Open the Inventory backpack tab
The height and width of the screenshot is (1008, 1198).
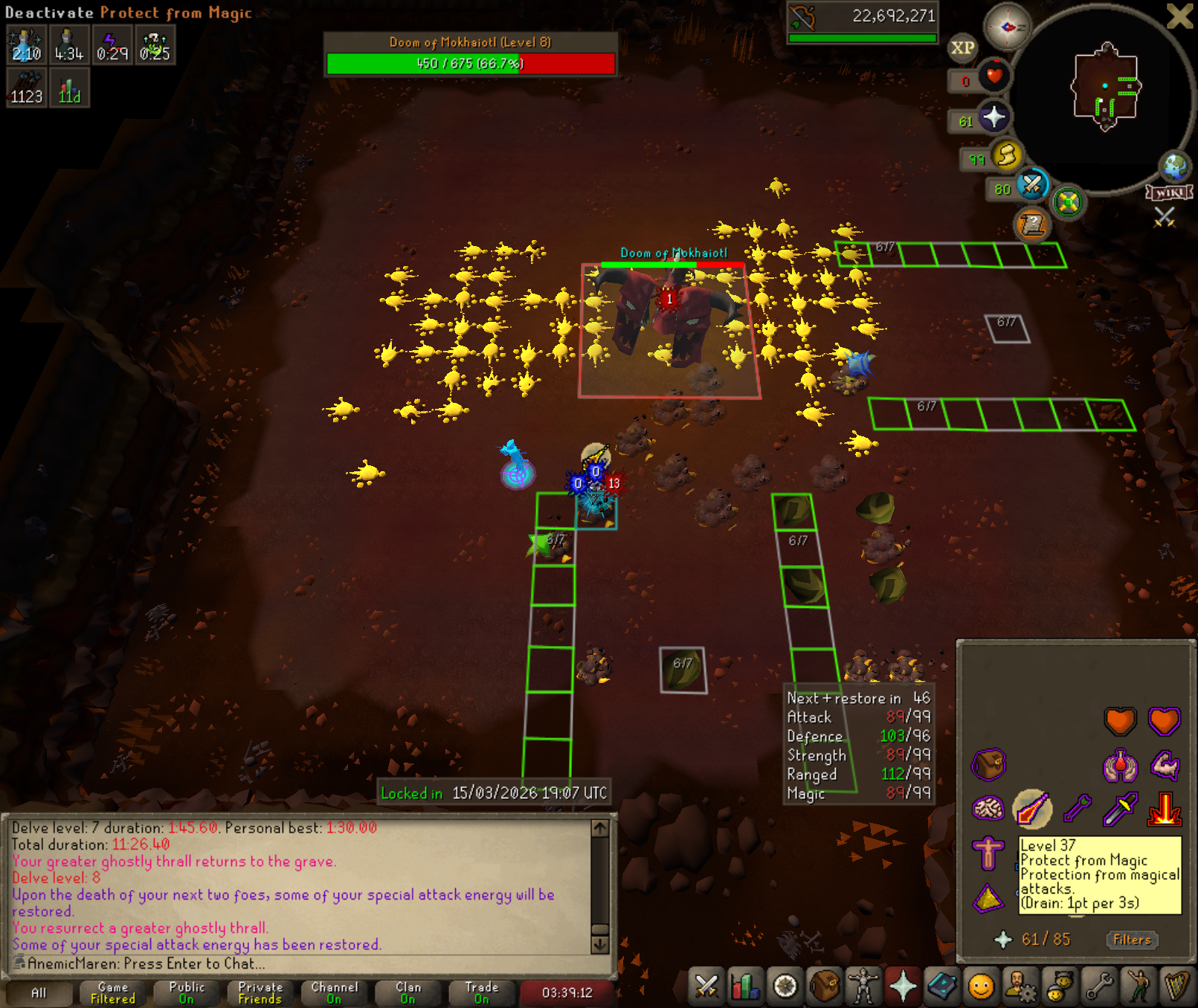[824, 986]
